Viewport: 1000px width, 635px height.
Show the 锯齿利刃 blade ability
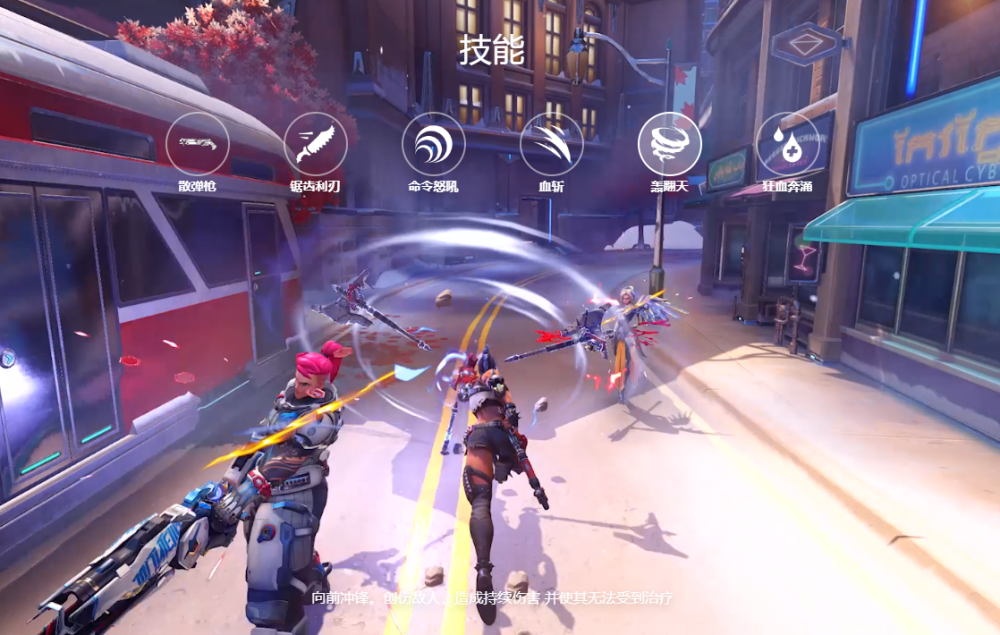click(x=315, y=143)
